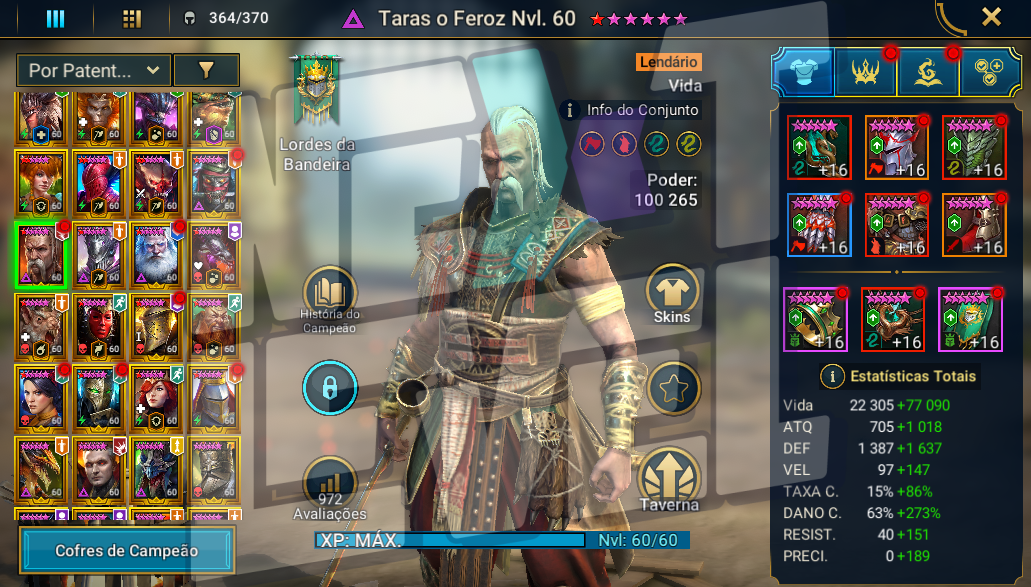Switch to the grid list view

[x=132, y=18]
